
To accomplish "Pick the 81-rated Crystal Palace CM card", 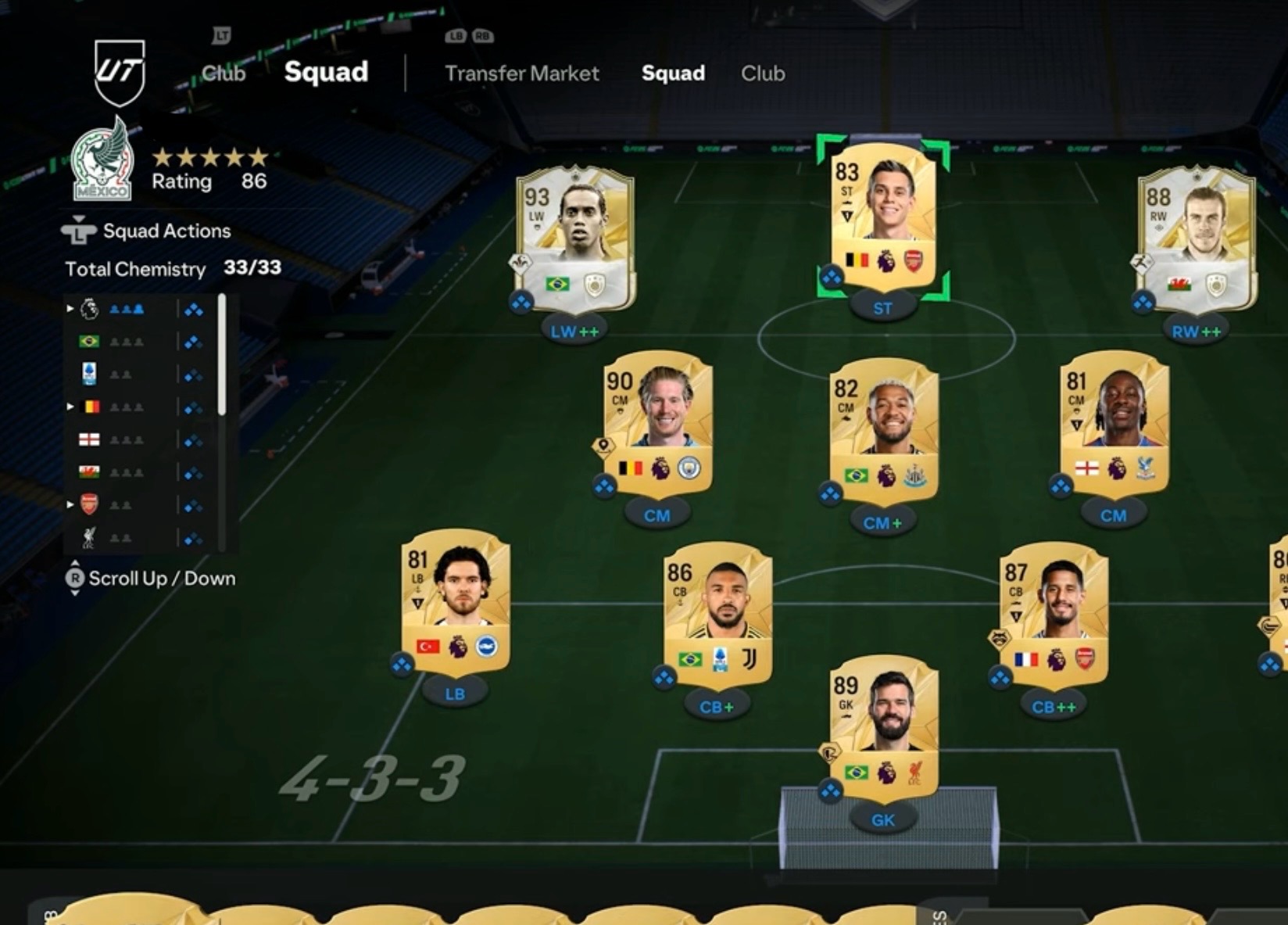I will click(1114, 426).
